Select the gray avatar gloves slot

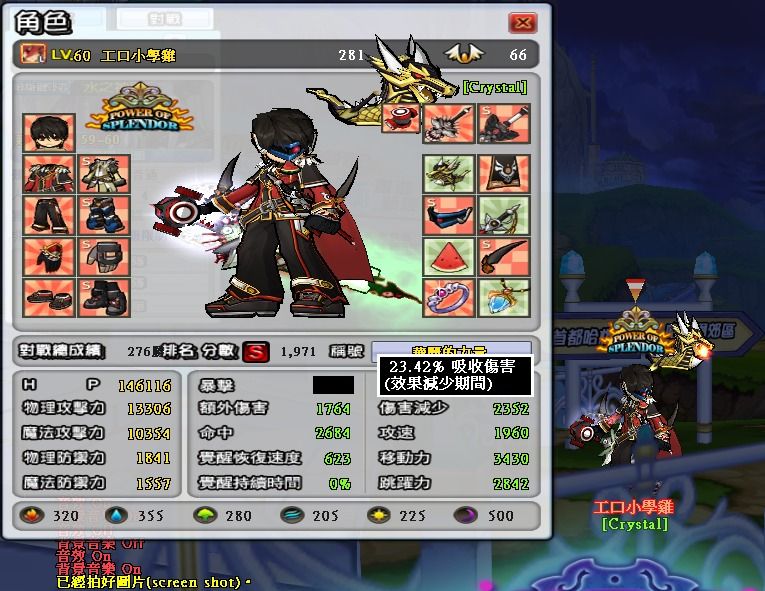[x=105, y=256]
